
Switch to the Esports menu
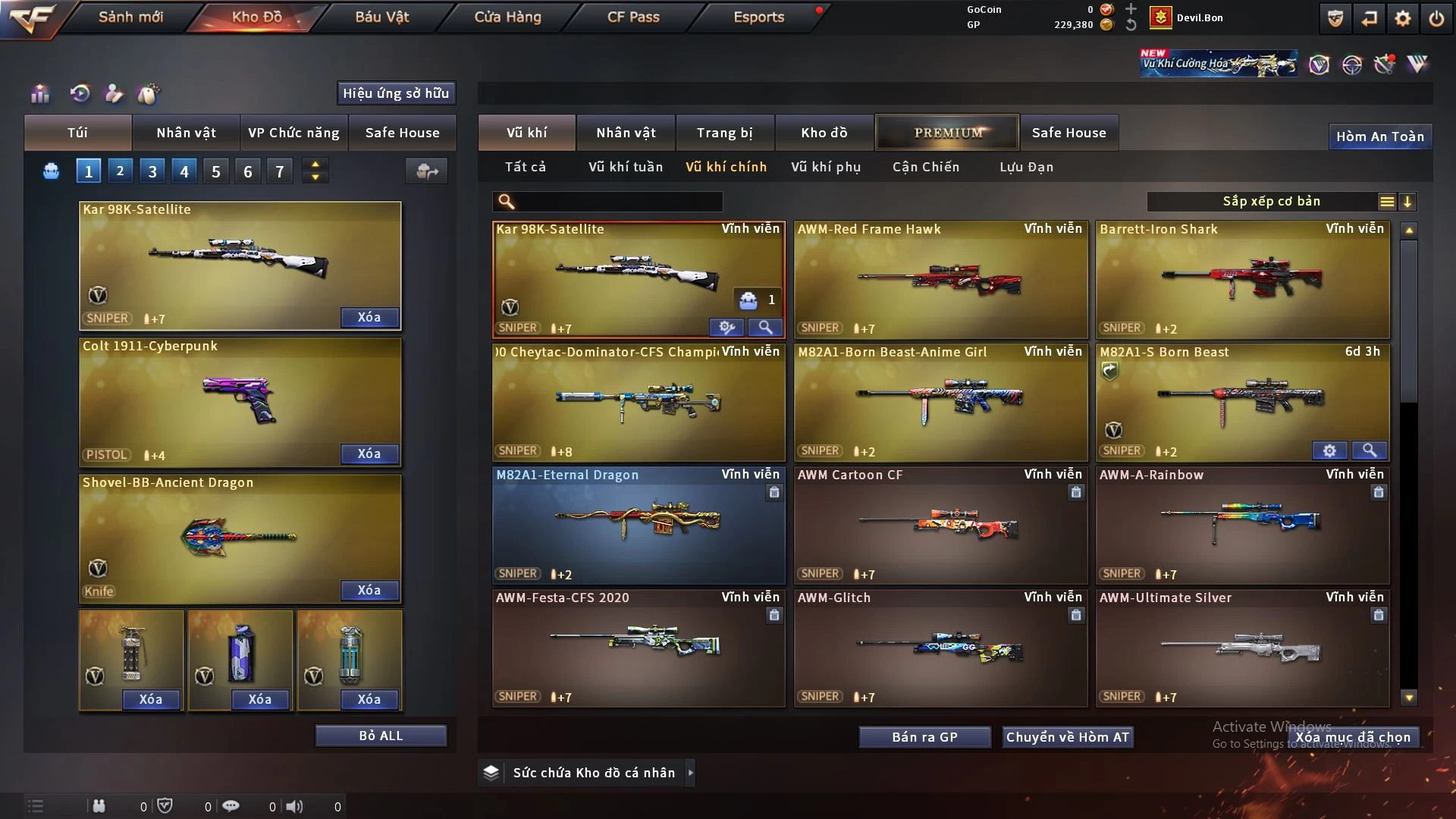point(758,17)
